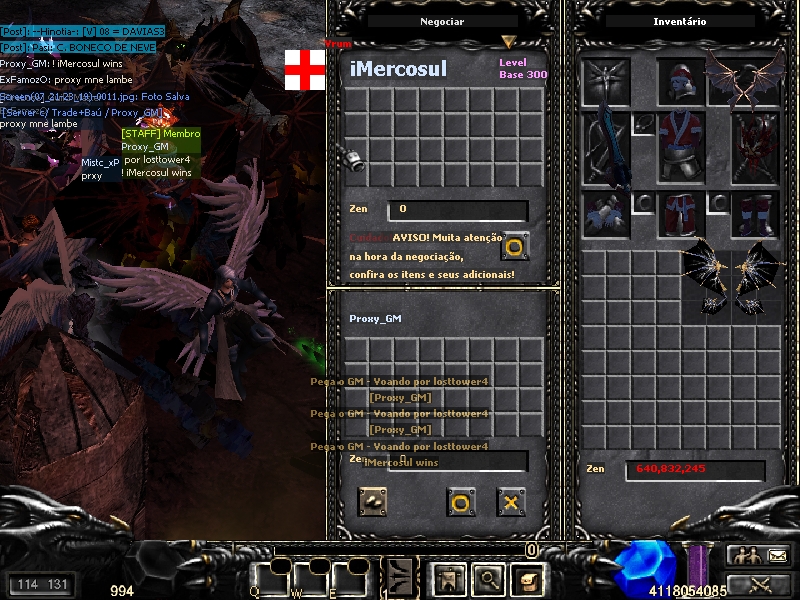Screen dimensions: 800x600
Task: Select the gloves equipment slot
Action: coord(607,213)
